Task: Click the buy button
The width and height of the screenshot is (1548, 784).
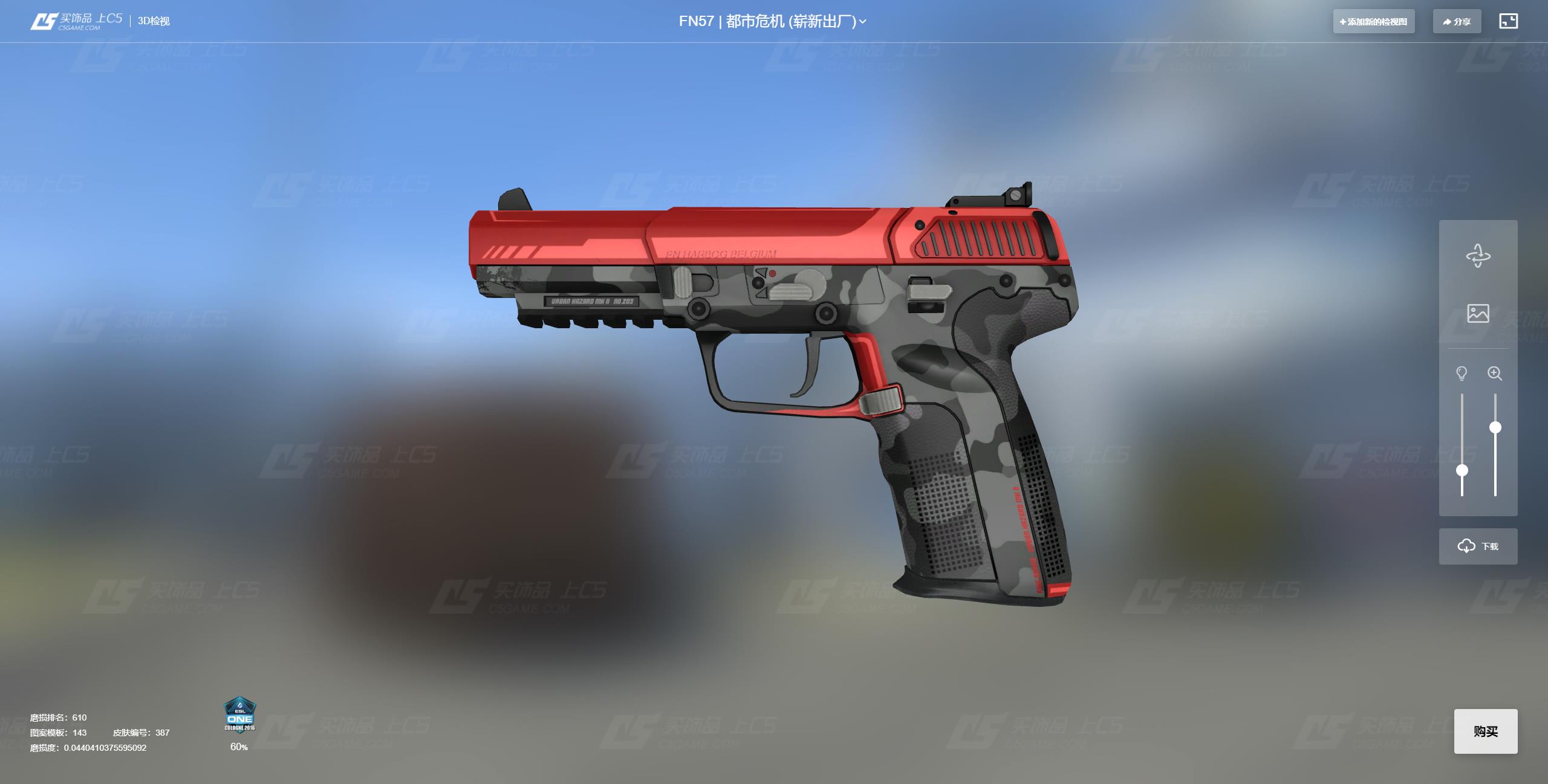Action: point(1485,731)
